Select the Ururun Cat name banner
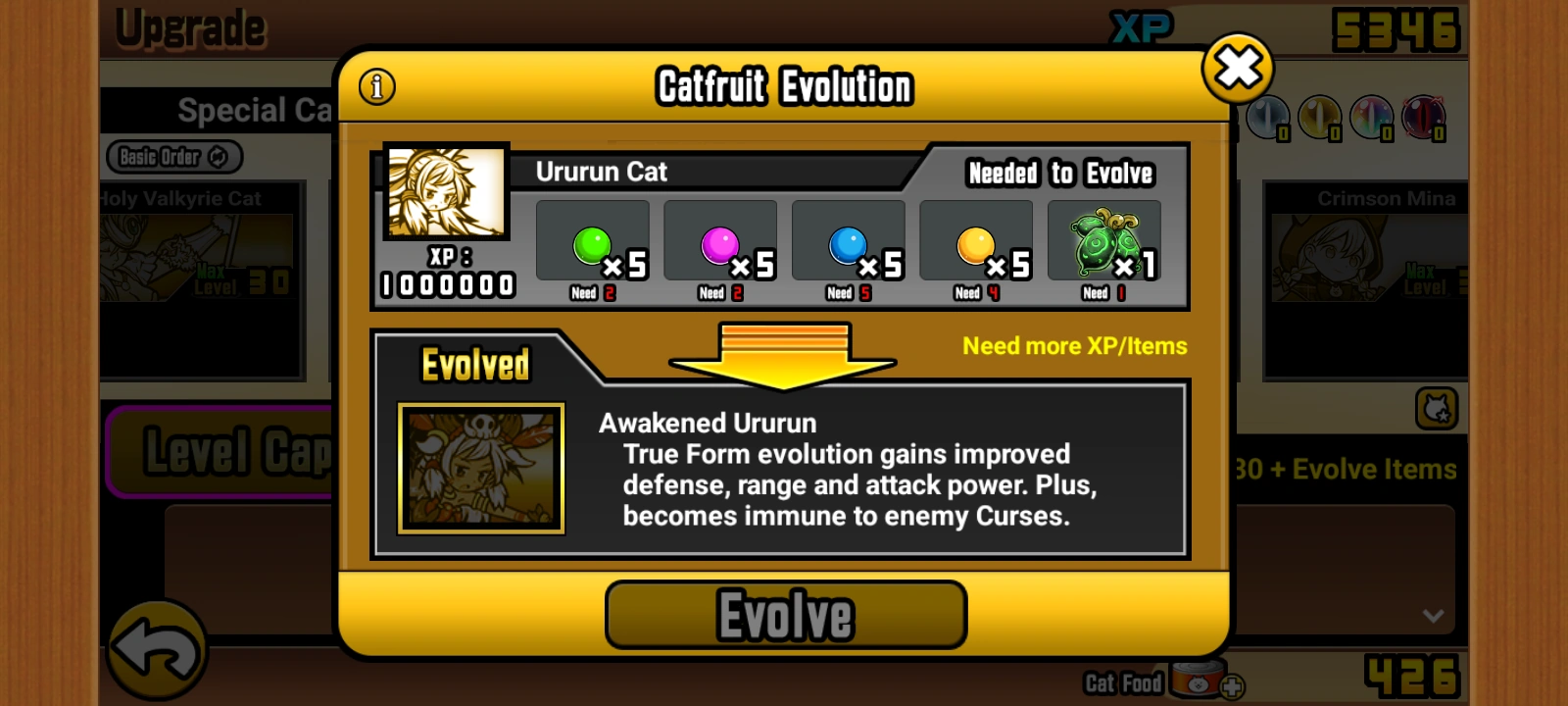Image resolution: width=1568 pixels, height=706 pixels. [600, 172]
